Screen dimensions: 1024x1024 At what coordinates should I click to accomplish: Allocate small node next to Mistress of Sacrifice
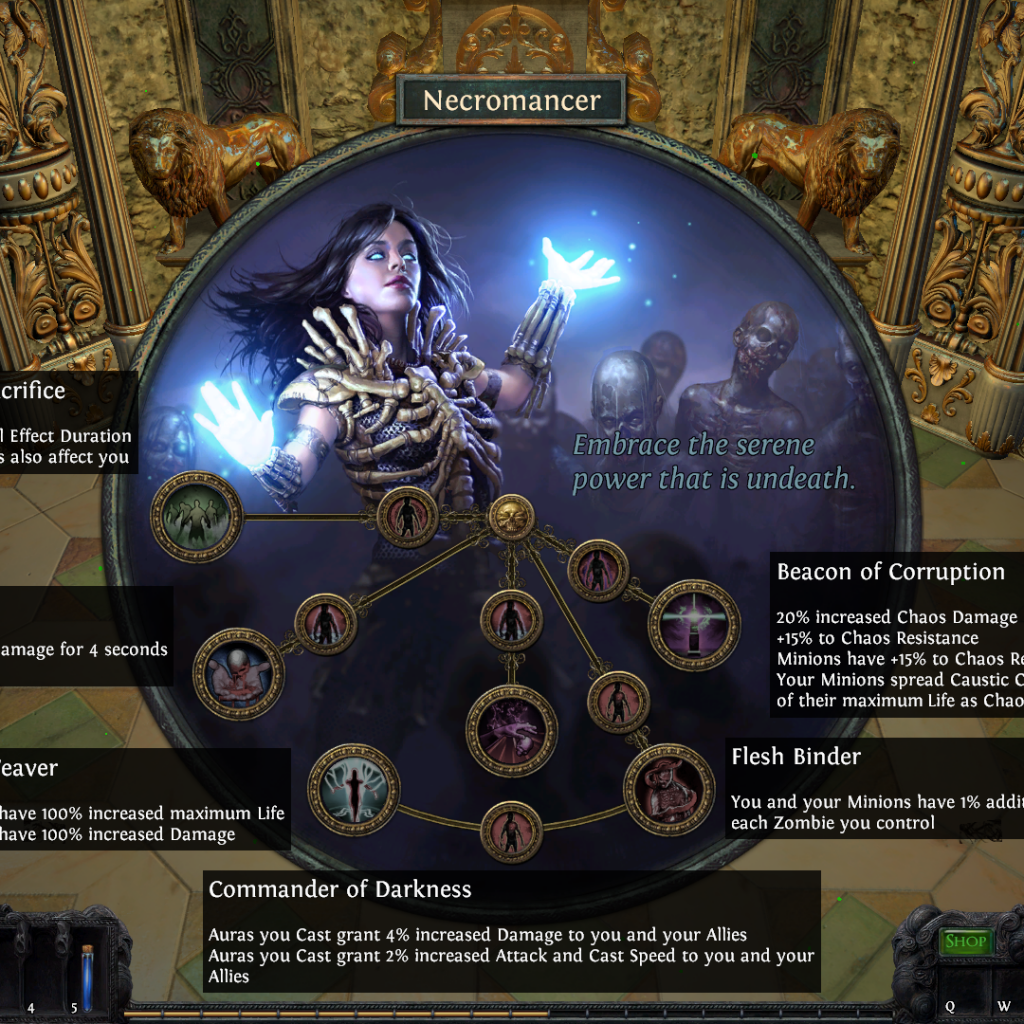(407, 516)
